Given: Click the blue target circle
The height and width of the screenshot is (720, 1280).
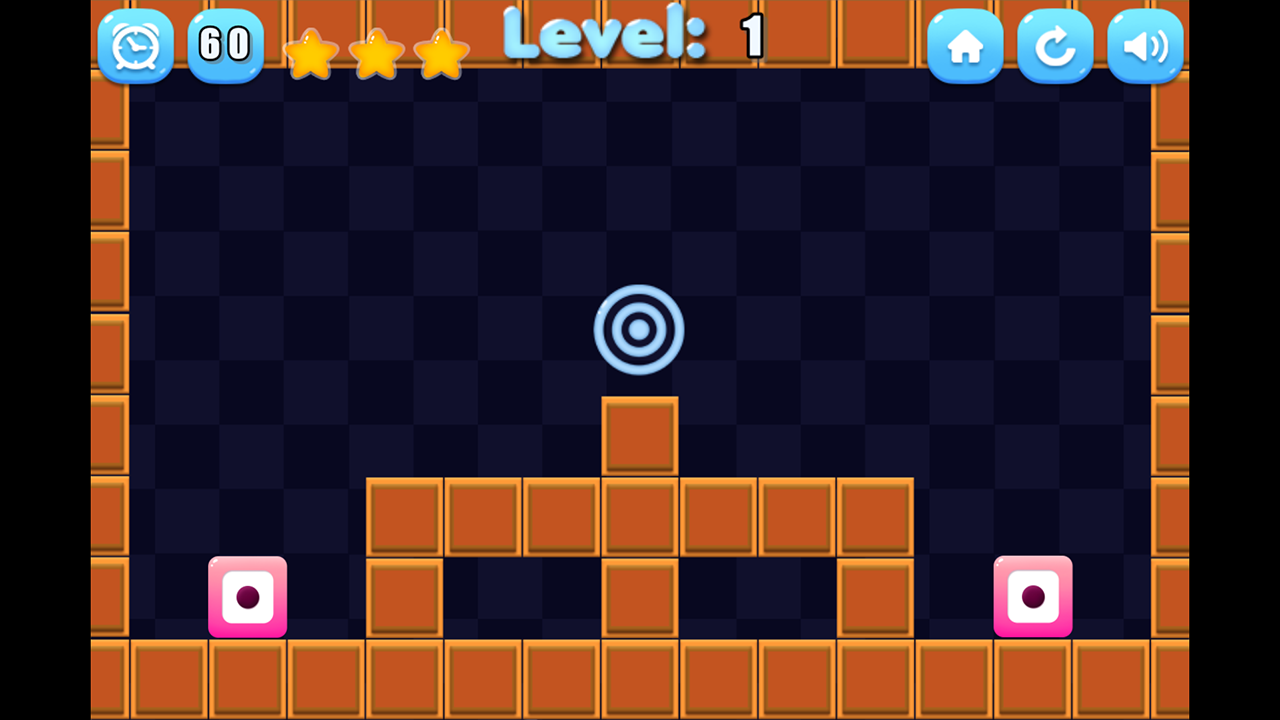Looking at the screenshot, I should (639, 328).
